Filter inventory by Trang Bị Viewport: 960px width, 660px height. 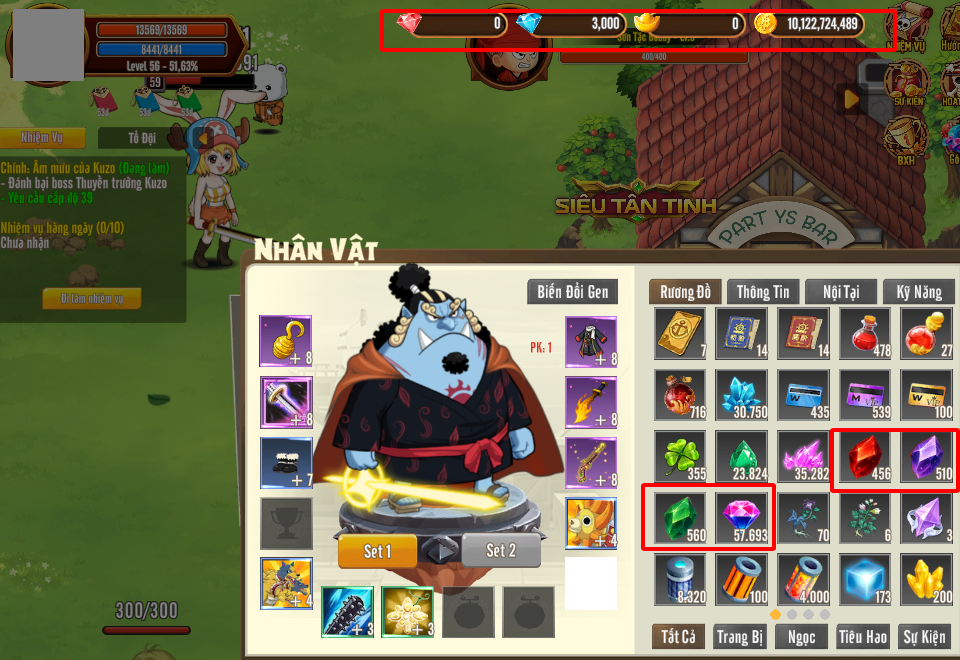click(741, 636)
